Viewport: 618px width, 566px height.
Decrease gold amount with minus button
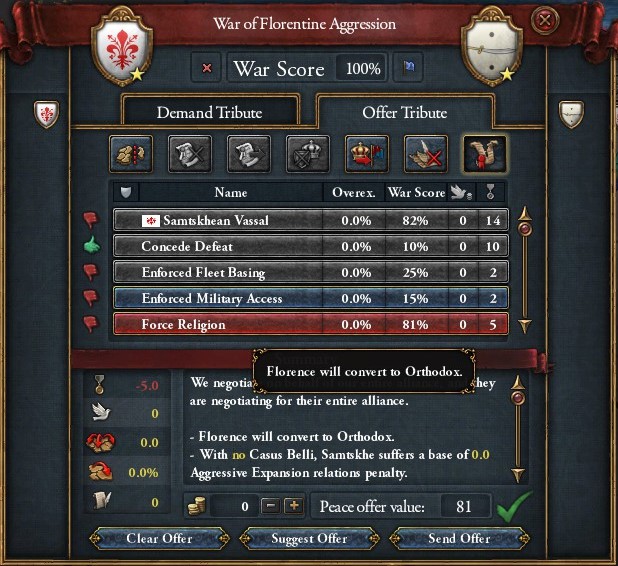point(270,506)
